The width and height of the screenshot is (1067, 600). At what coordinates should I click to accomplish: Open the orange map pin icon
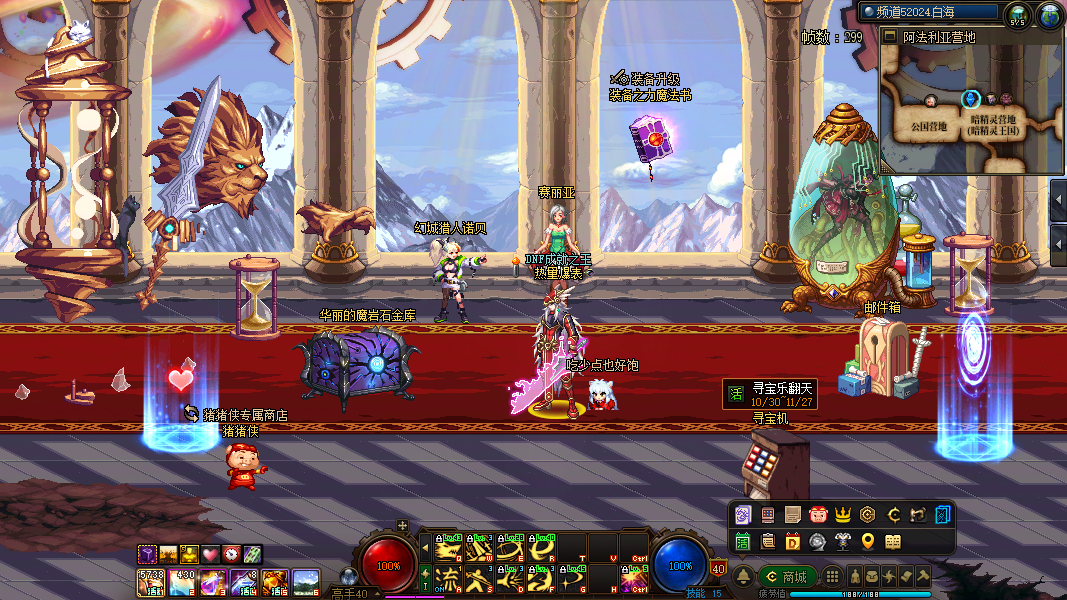tap(868, 542)
